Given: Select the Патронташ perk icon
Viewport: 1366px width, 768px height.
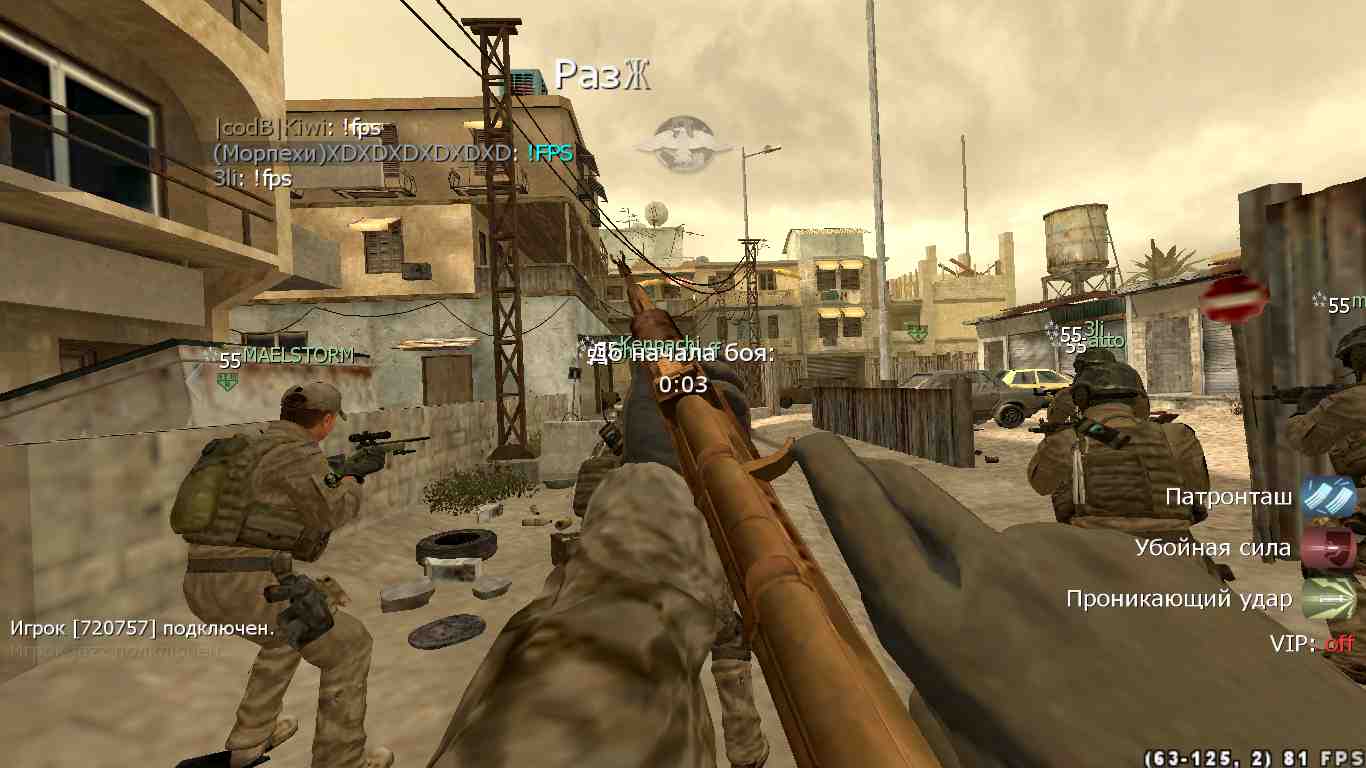Looking at the screenshot, I should tap(1327, 497).
